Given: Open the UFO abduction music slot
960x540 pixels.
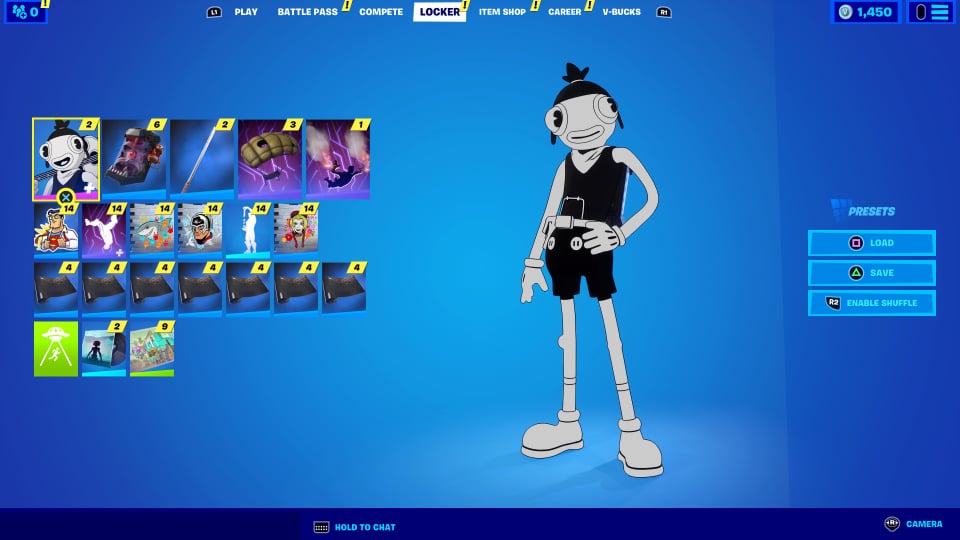Looking at the screenshot, I should click(56, 348).
